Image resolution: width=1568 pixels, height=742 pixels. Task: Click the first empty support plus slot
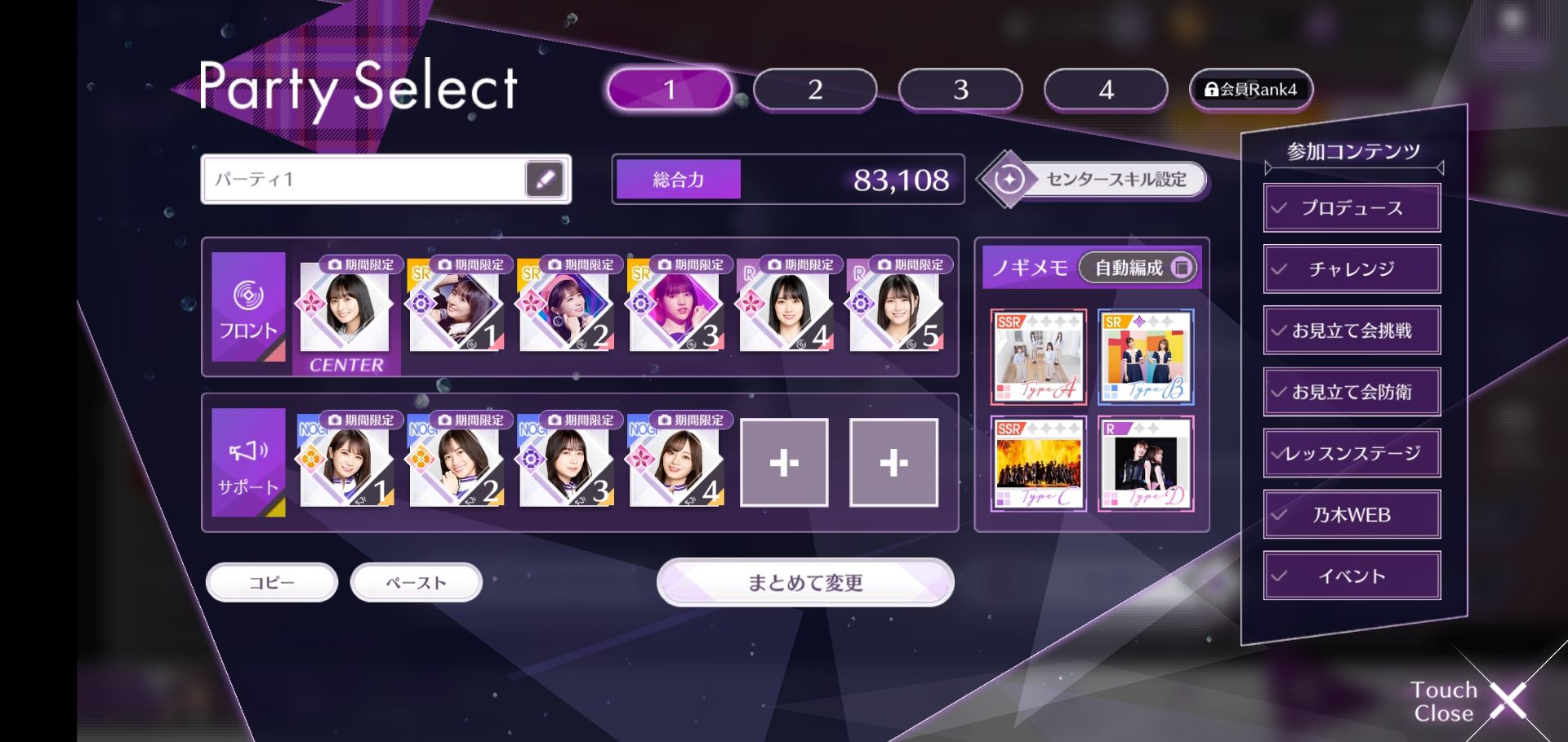click(785, 463)
